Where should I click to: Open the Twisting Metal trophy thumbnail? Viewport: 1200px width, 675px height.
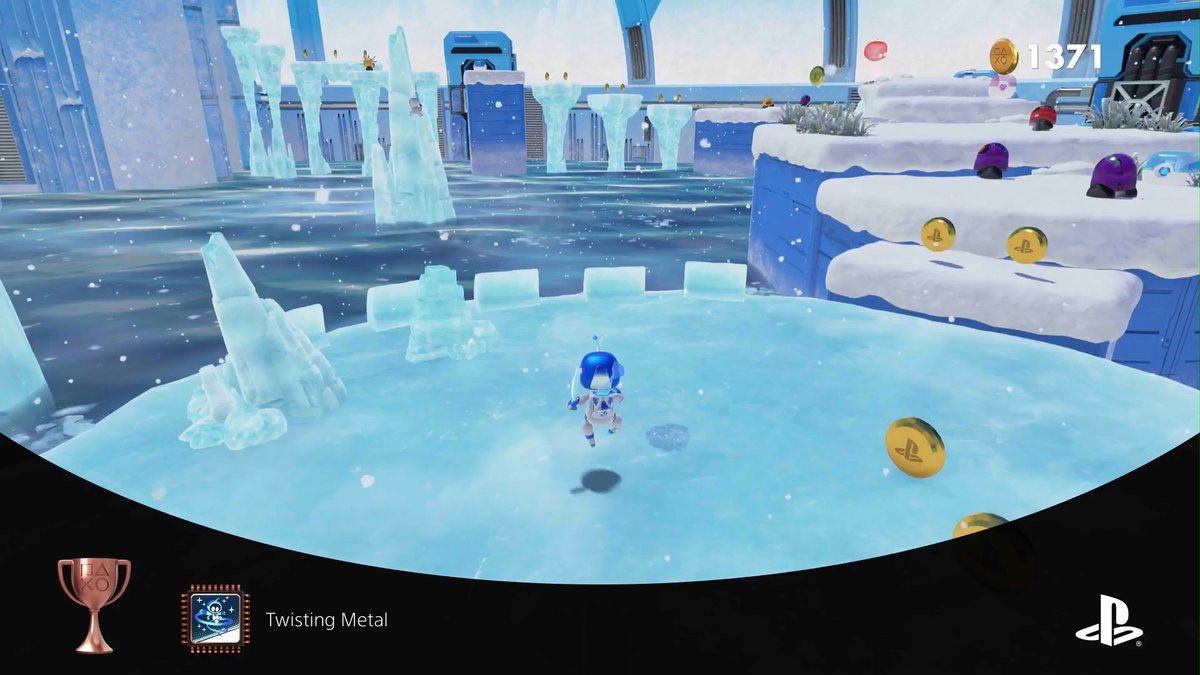pyautogui.click(x=215, y=619)
